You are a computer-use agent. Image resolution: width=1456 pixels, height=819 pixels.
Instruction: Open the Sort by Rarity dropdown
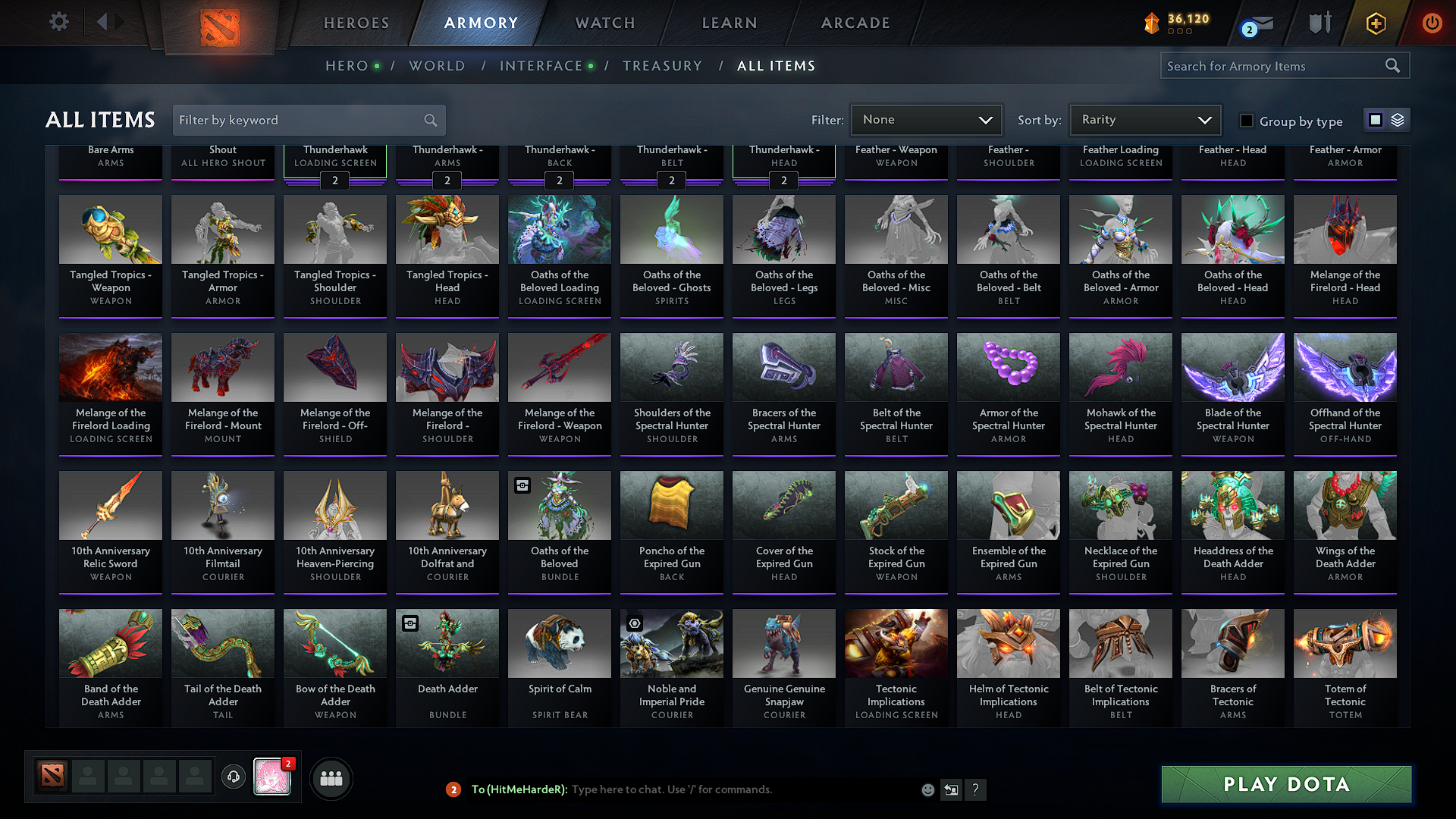pyautogui.click(x=1144, y=120)
